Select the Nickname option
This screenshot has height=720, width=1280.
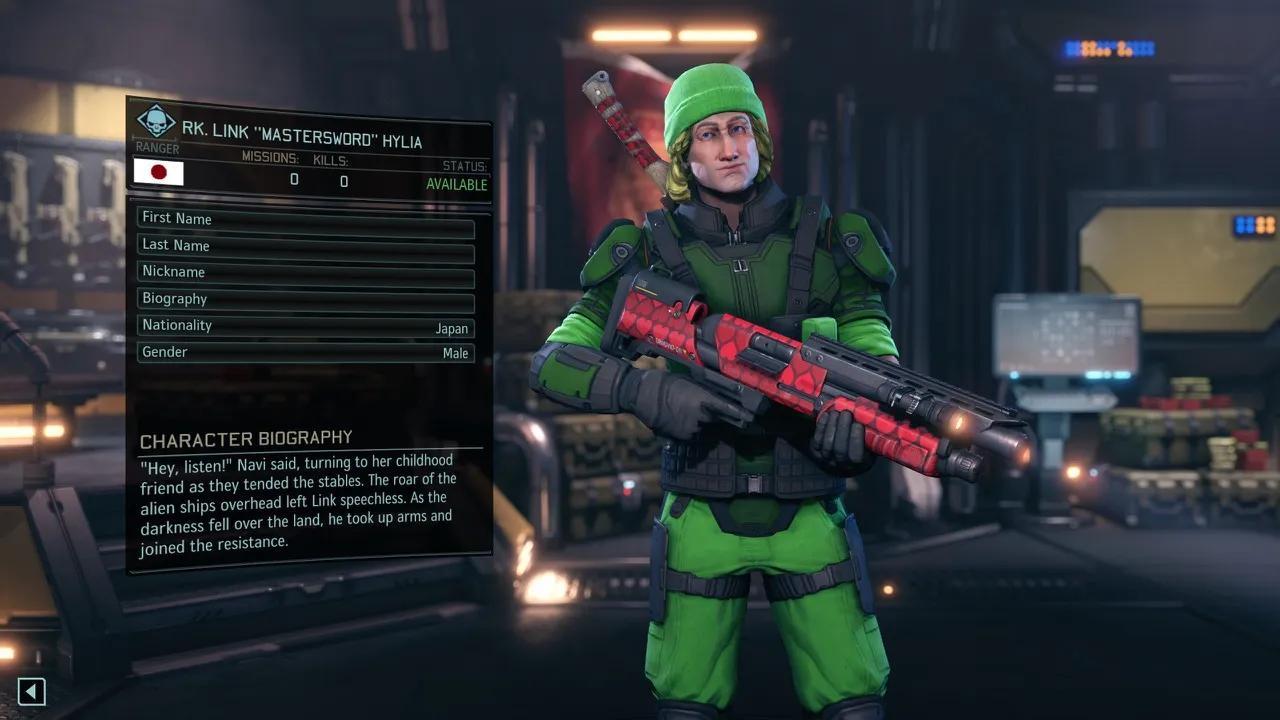(x=305, y=272)
